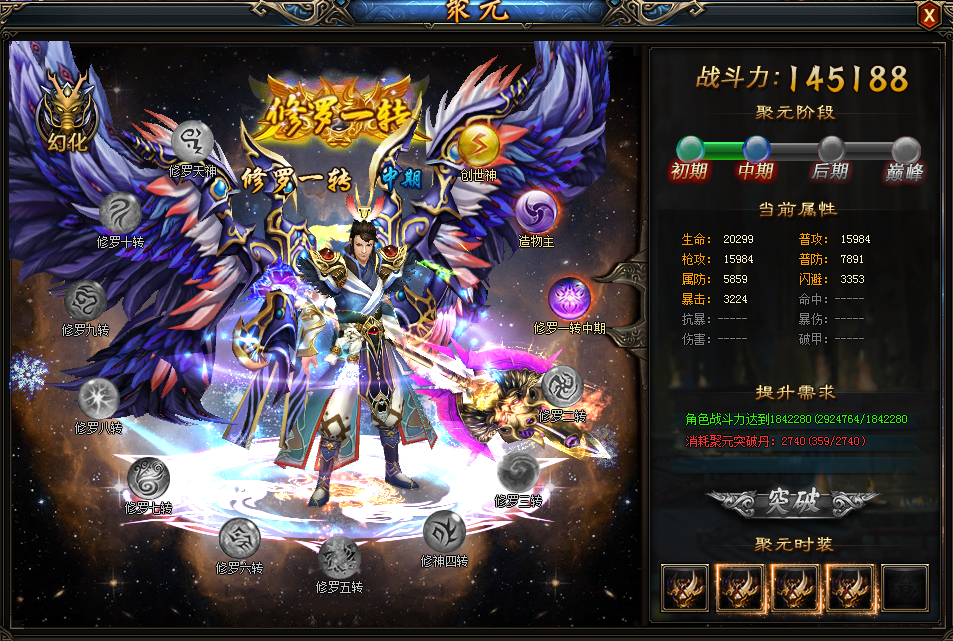Click the golden 创世神 node
This screenshot has width=953, height=641.
point(478,146)
